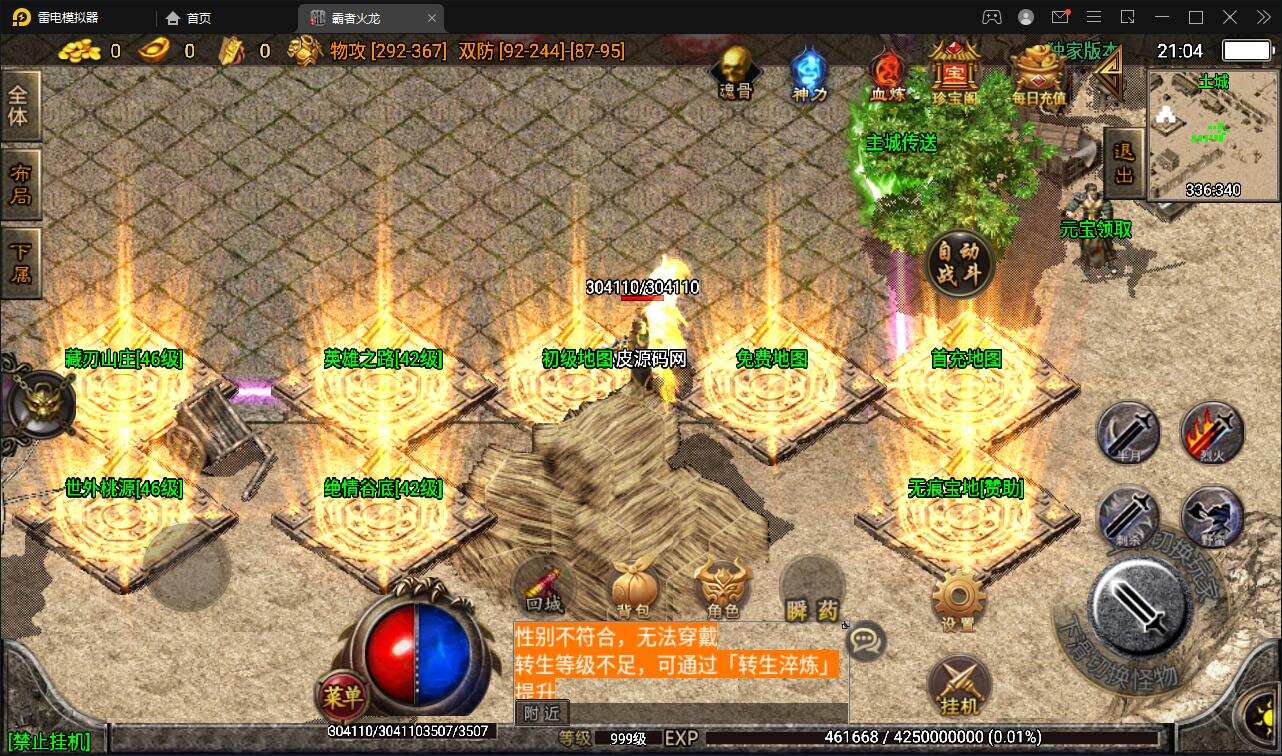Open the 下属 sidebar panel
This screenshot has width=1282, height=756.
(21, 263)
